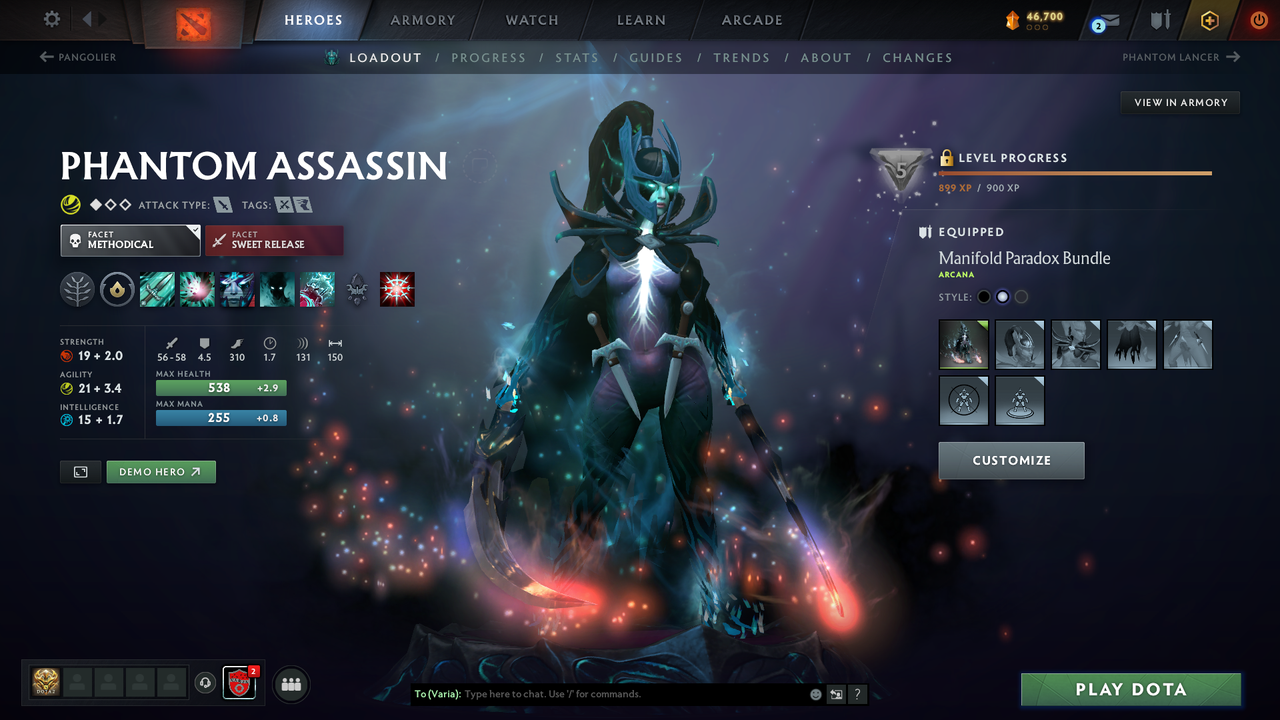Select the third Arcana style radio dot
Viewport: 1280px width, 720px height.
pyautogui.click(x=1021, y=296)
